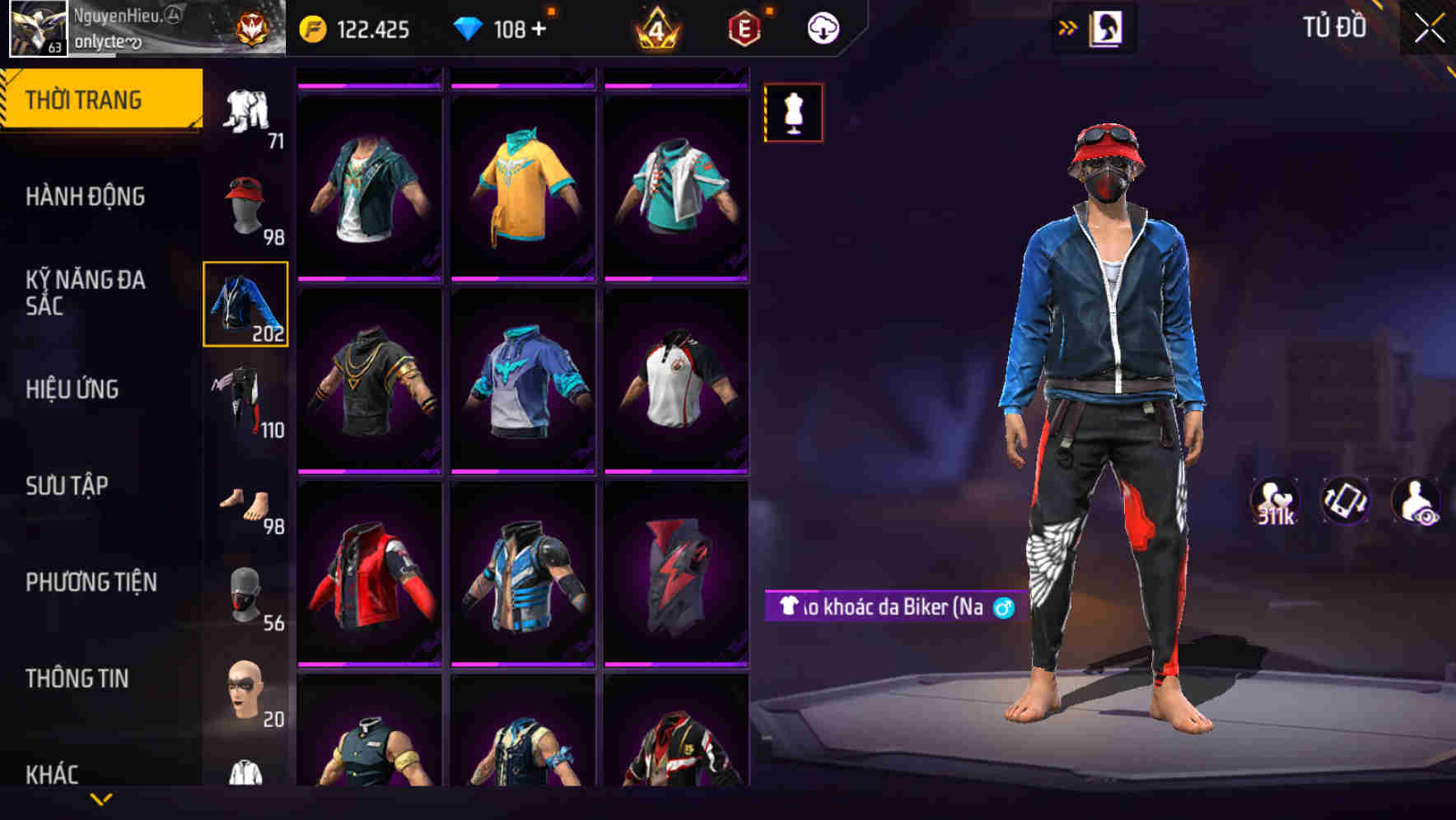
Task: Open the red E emblem icon
Action: 744,27
